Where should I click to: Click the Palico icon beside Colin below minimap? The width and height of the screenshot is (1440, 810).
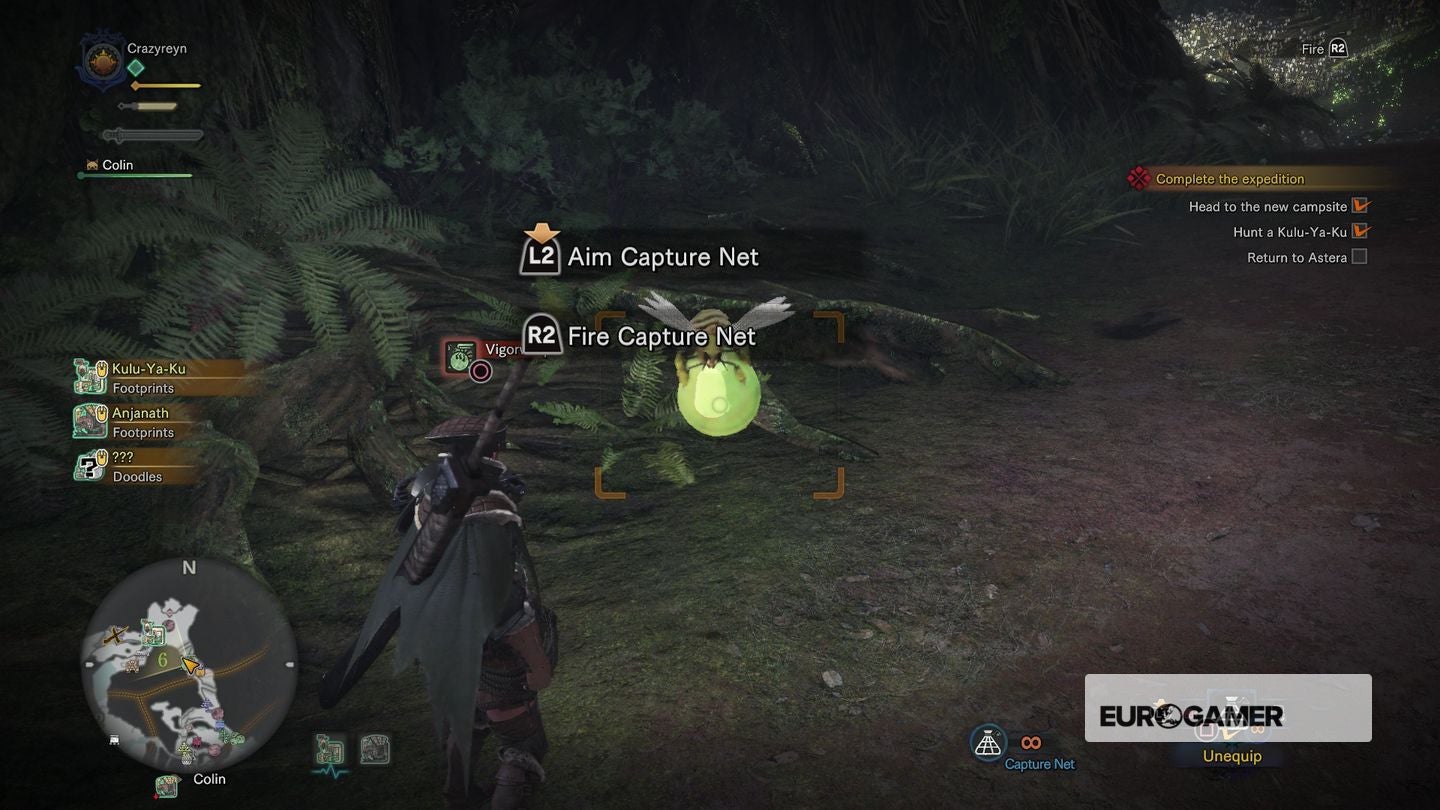click(x=167, y=785)
